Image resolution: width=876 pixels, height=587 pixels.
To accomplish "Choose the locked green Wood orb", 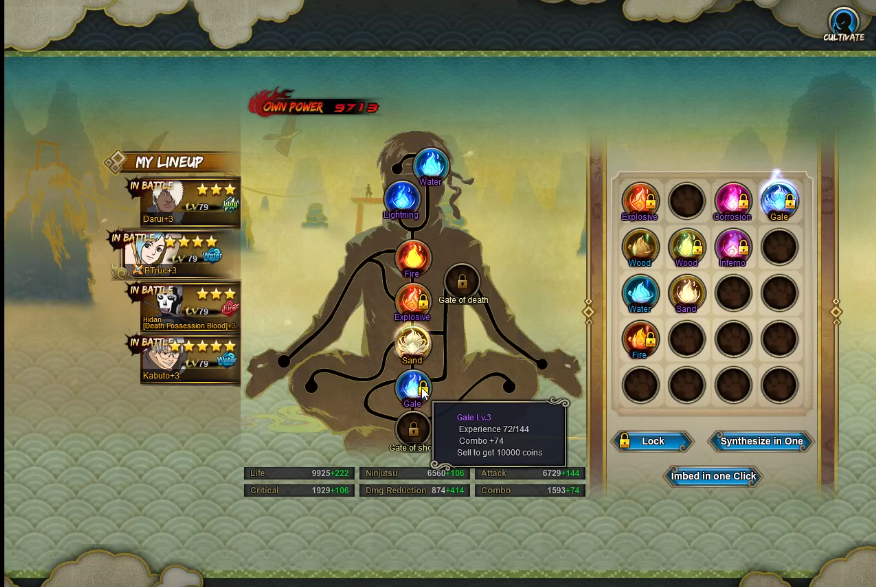I will click(x=686, y=246).
